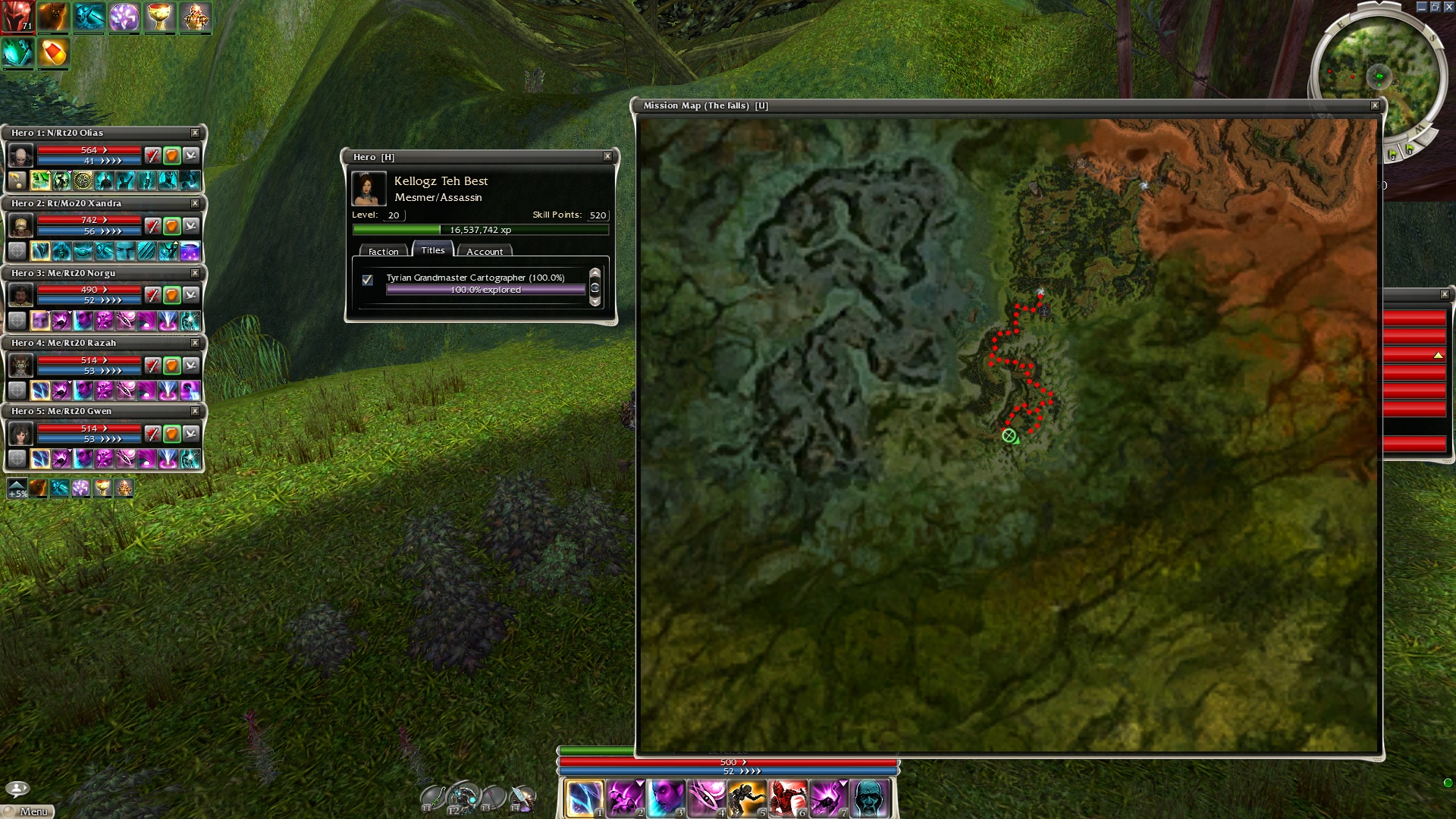Open the Account tab
The image size is (1456, 819).
485,251
